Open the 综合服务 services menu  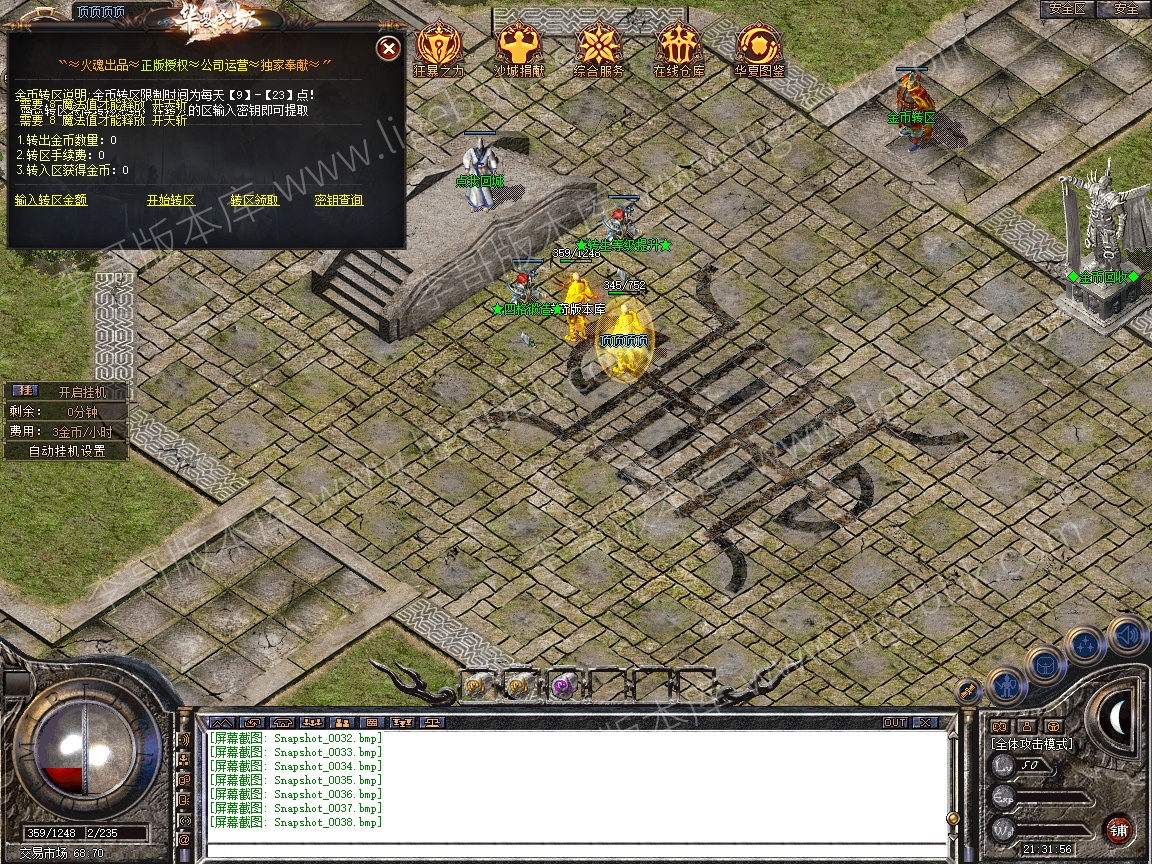(x=599, y=46)
